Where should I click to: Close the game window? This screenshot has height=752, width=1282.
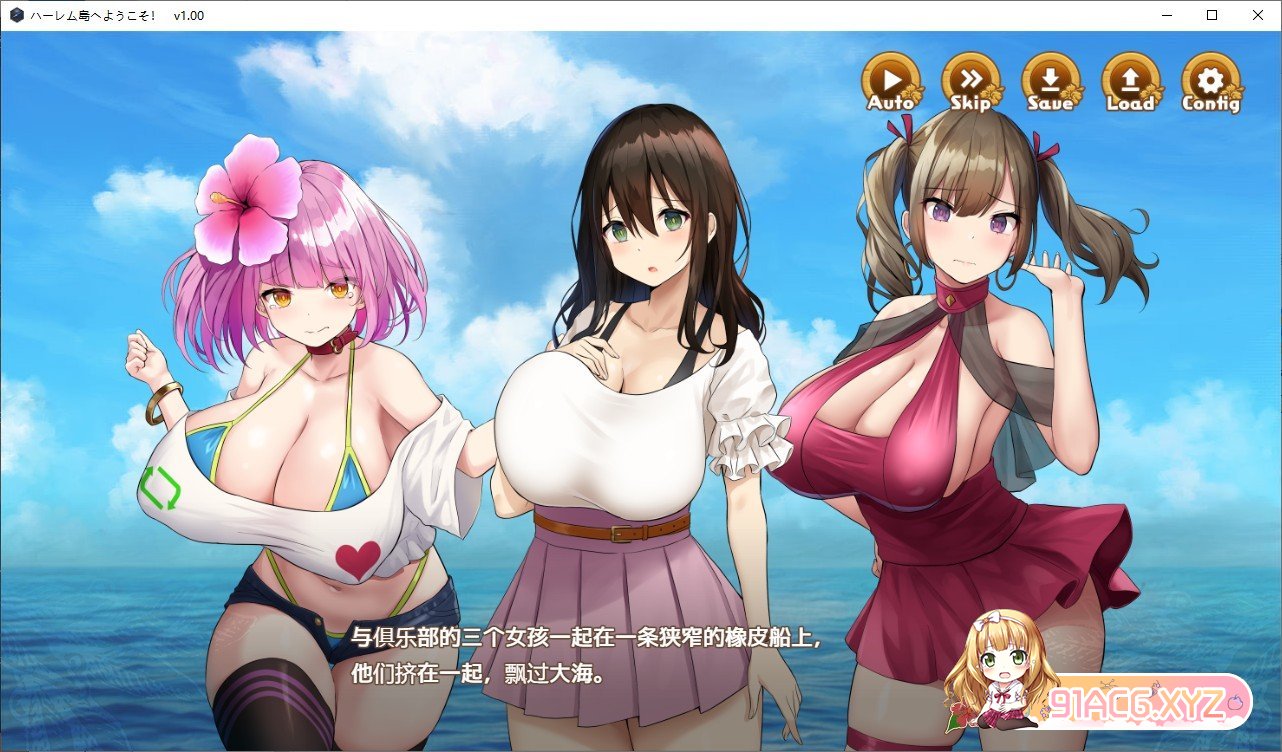(1257, 15)
